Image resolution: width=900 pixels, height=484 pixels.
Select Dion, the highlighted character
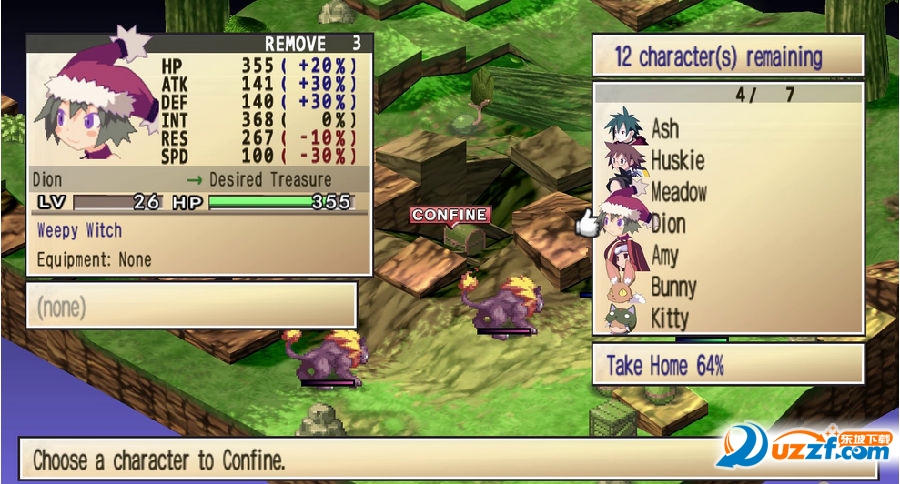click(x=669, y=223)
